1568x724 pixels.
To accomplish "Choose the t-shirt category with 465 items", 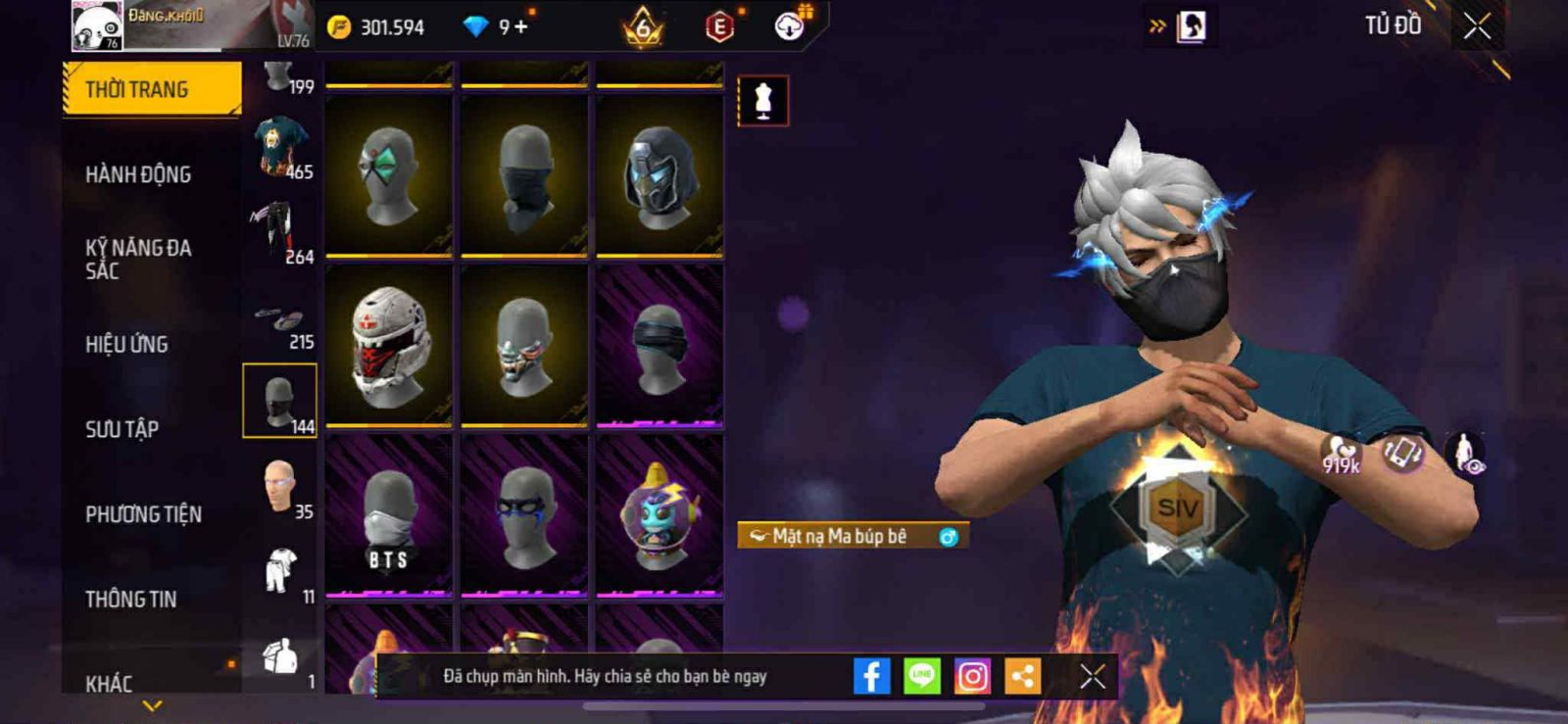I will tap(282, 146).
